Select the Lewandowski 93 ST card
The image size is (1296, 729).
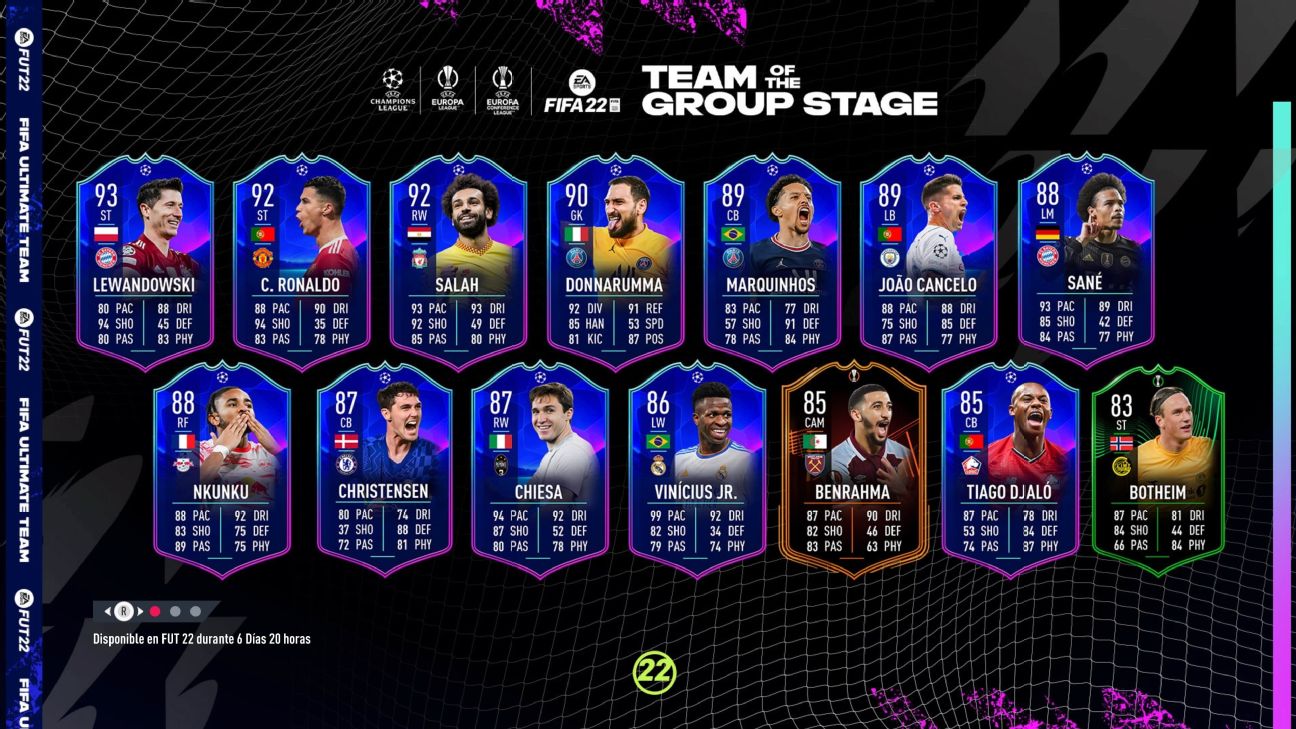(x=145, y=262)
